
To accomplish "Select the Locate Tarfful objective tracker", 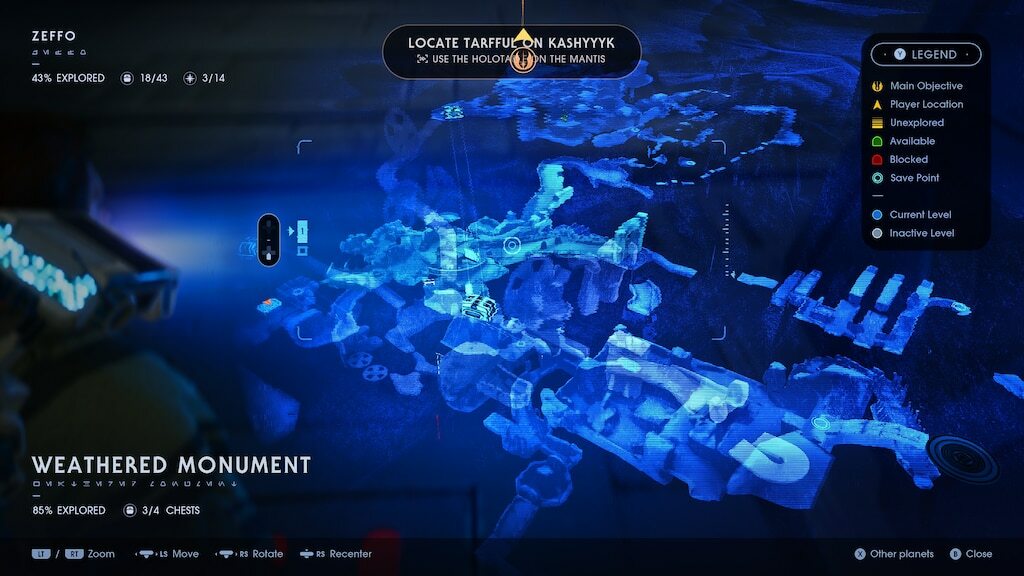I will point(511,51).
